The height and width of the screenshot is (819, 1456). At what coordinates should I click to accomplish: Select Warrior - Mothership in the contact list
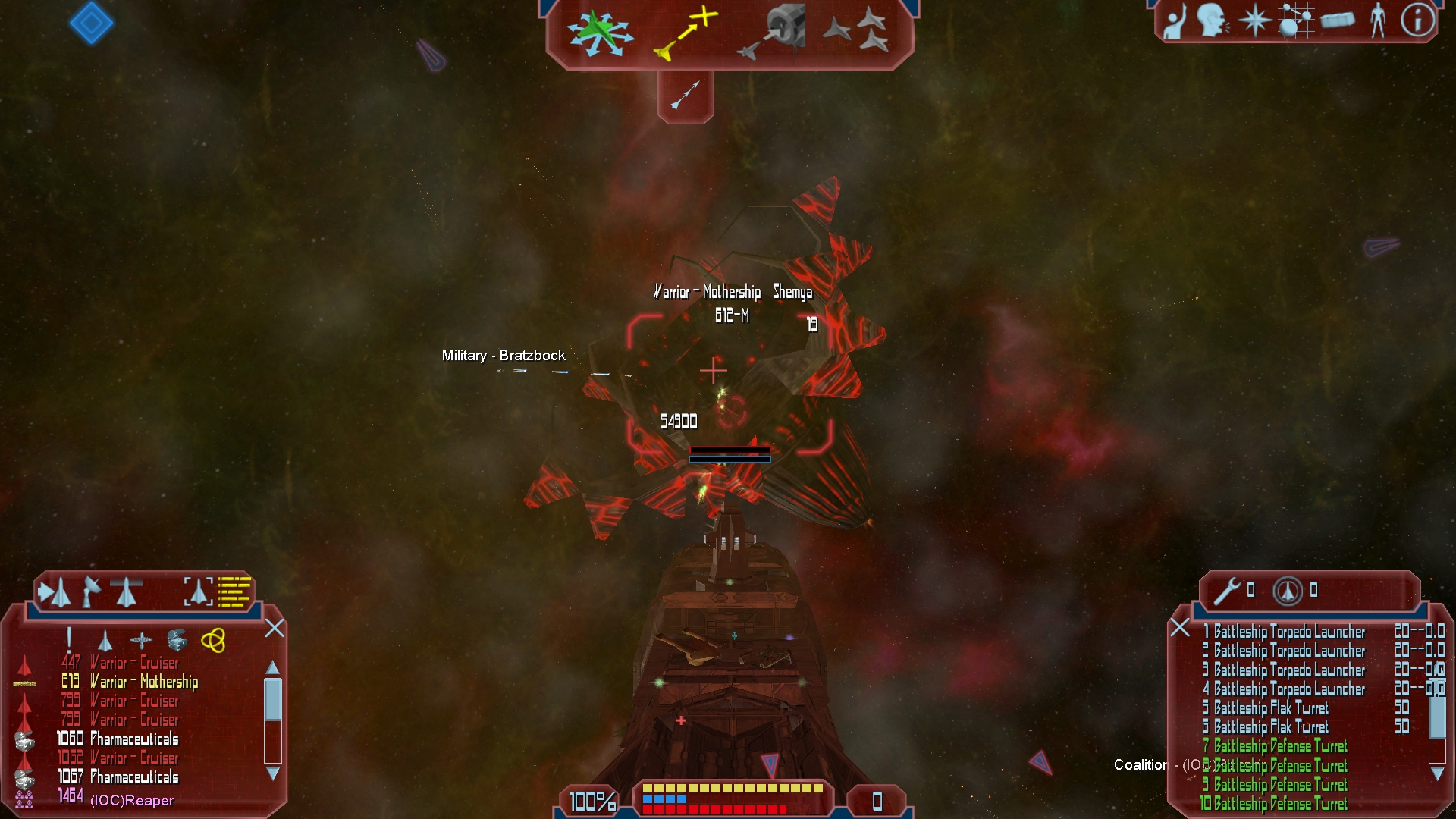[x=143, y=682]
